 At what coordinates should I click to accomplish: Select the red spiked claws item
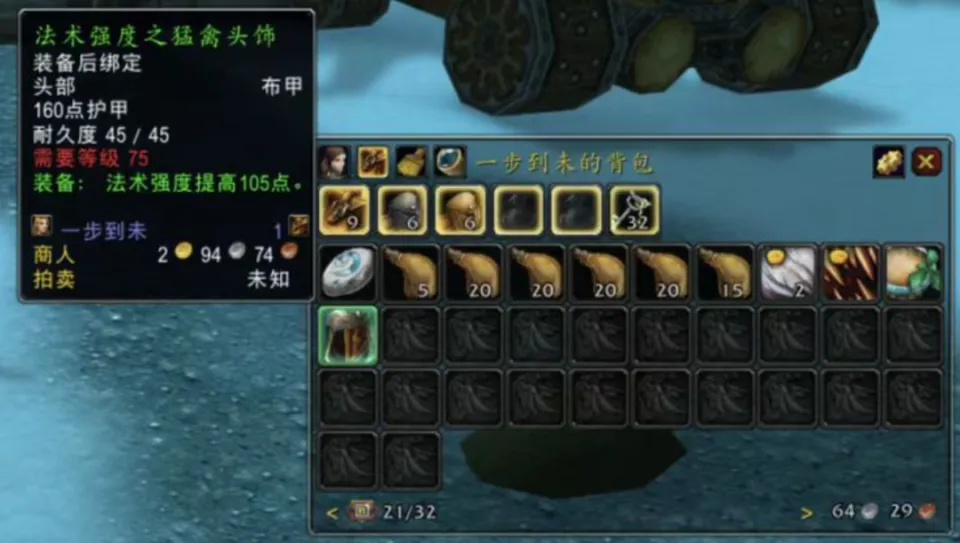(850, 273)
